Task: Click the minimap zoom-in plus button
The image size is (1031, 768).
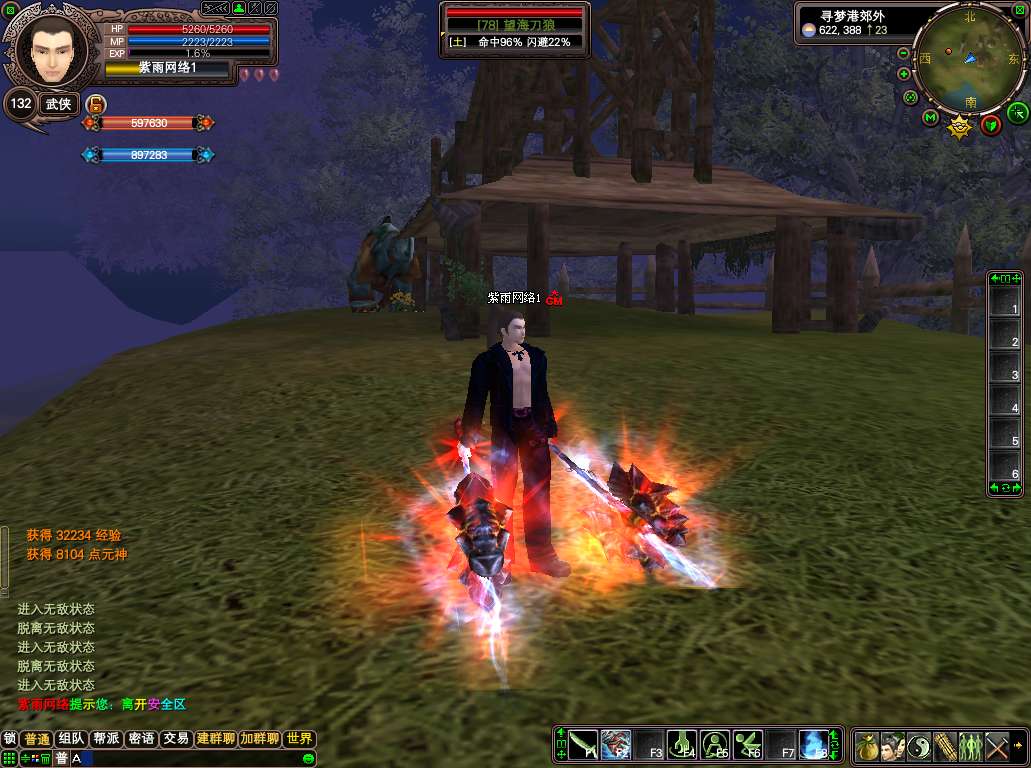Action: pyautogui.click(x=904, y=74)
